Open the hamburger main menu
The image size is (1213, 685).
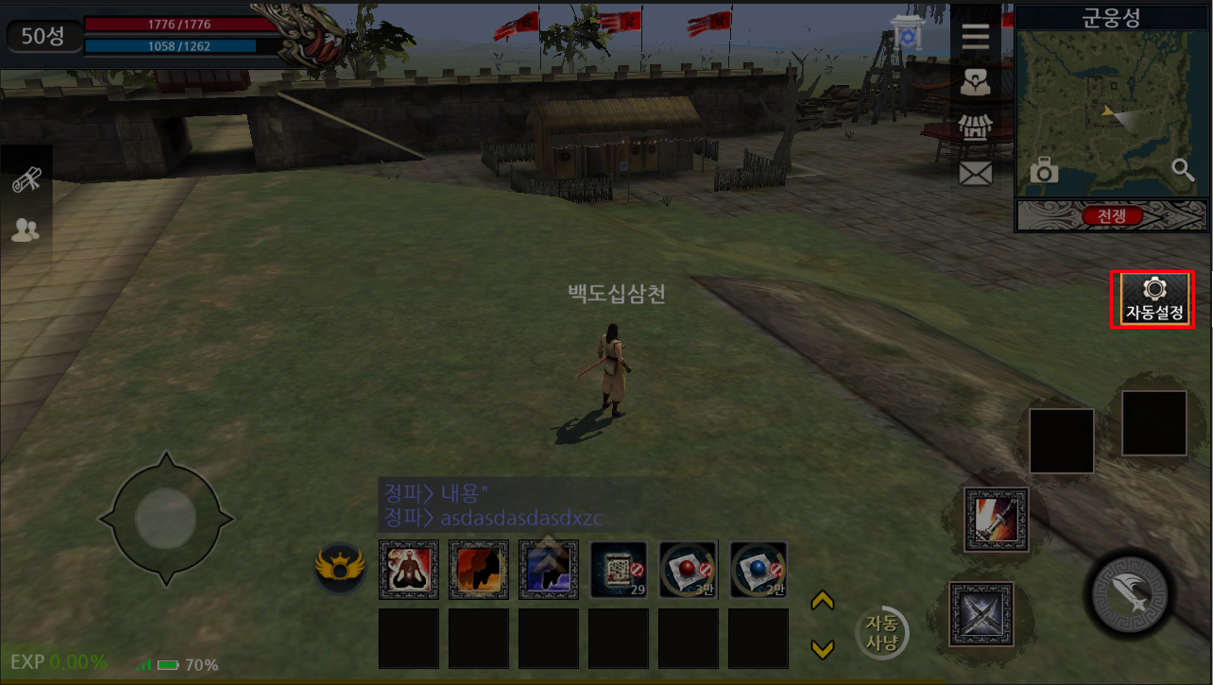click(x=975, y=37)
